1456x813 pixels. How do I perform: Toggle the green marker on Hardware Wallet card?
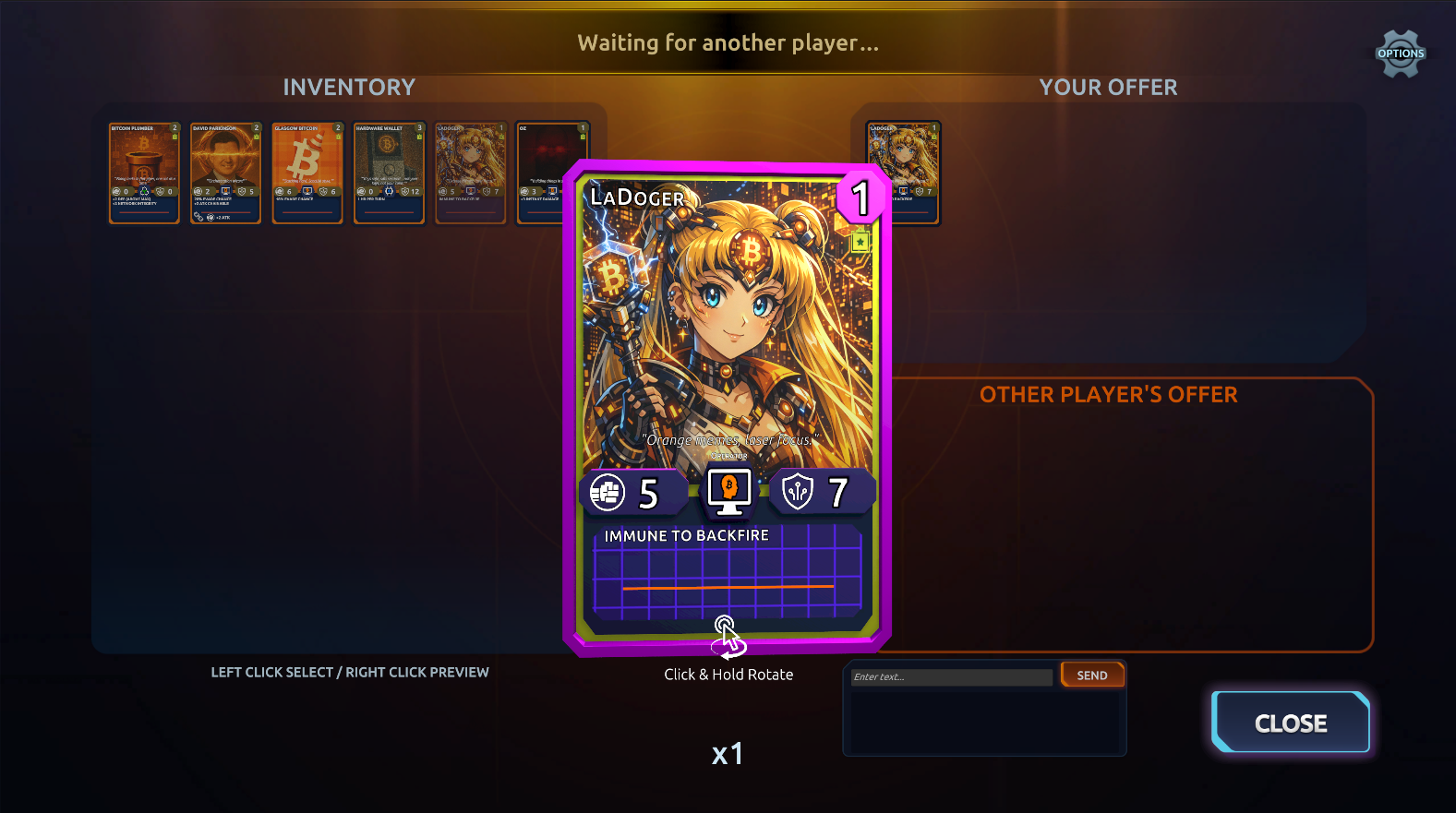click(x=417, y=135)
